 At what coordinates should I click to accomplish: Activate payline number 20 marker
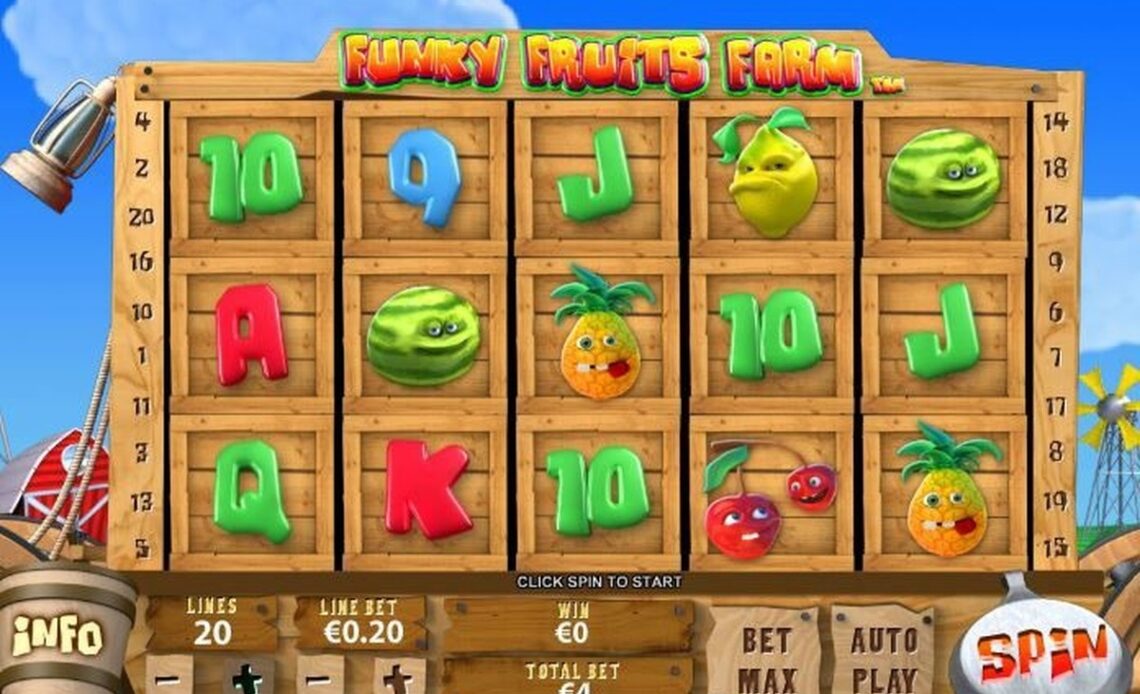coord(142,217)
